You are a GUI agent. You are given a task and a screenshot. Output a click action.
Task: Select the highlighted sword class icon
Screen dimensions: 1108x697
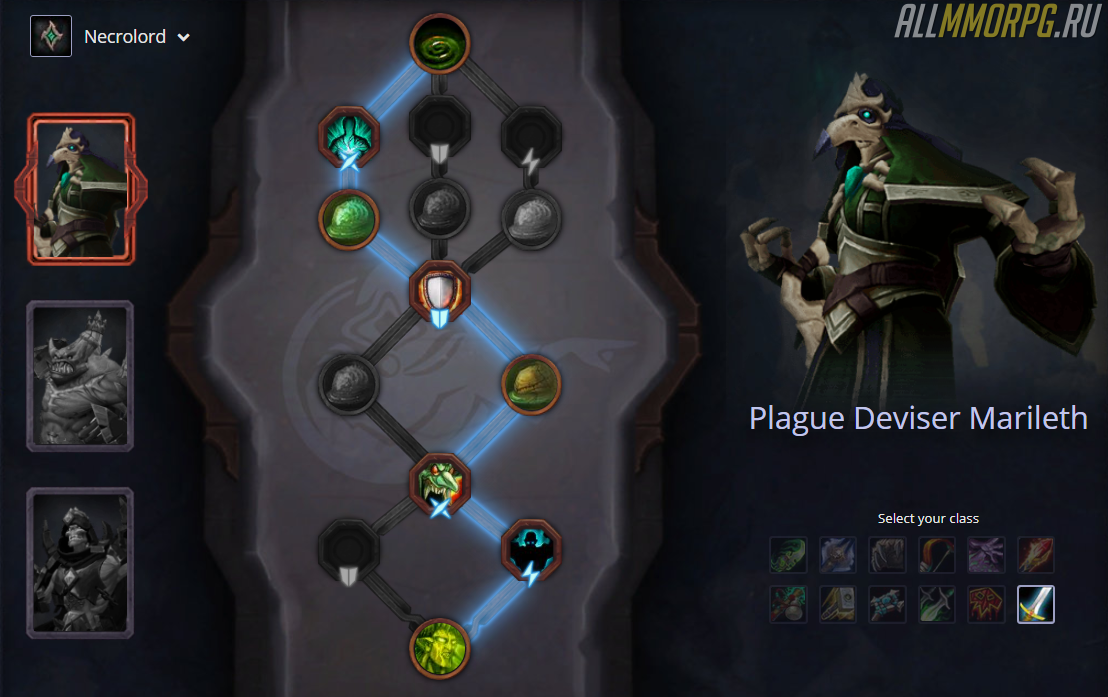pos(1035,604)
